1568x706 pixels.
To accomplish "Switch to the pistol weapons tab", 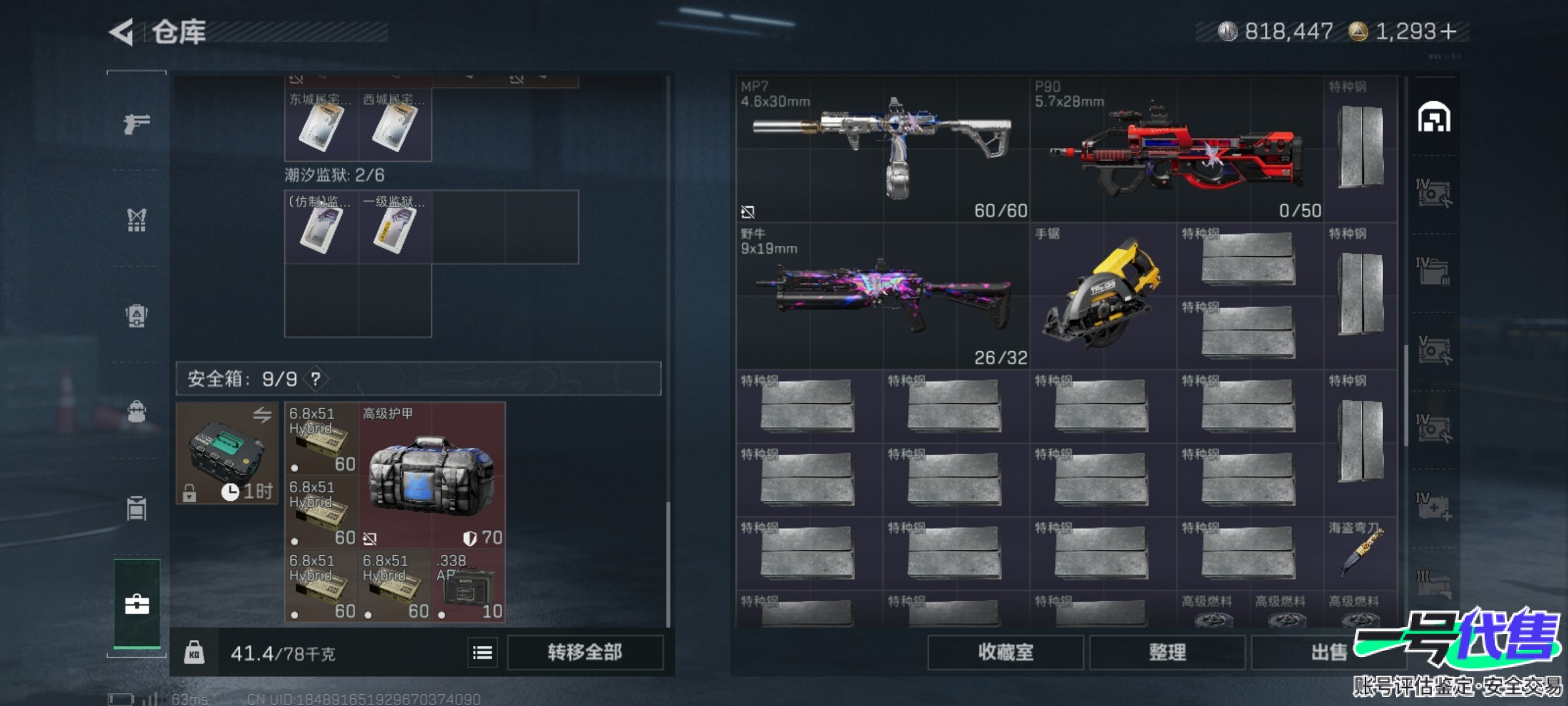I will point(137,123).
